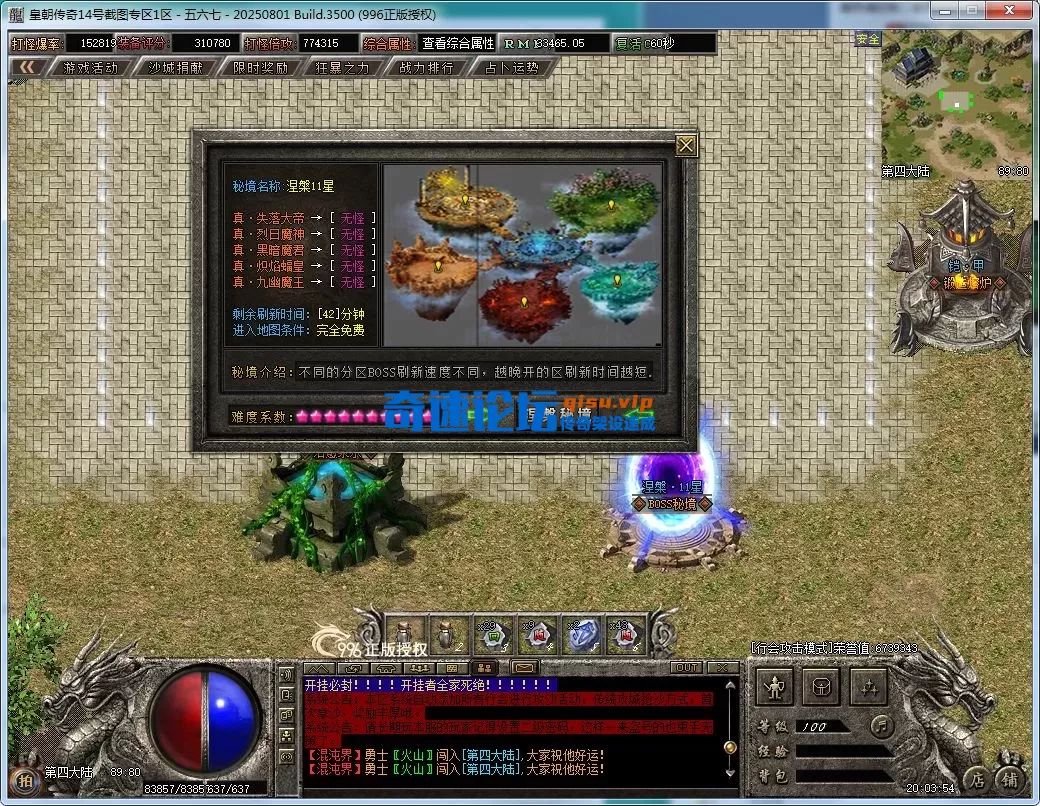Click the minimap in the top-right corner
Image resolution: width=1040 pixels, height=806 pixels.
pos(956,105)
